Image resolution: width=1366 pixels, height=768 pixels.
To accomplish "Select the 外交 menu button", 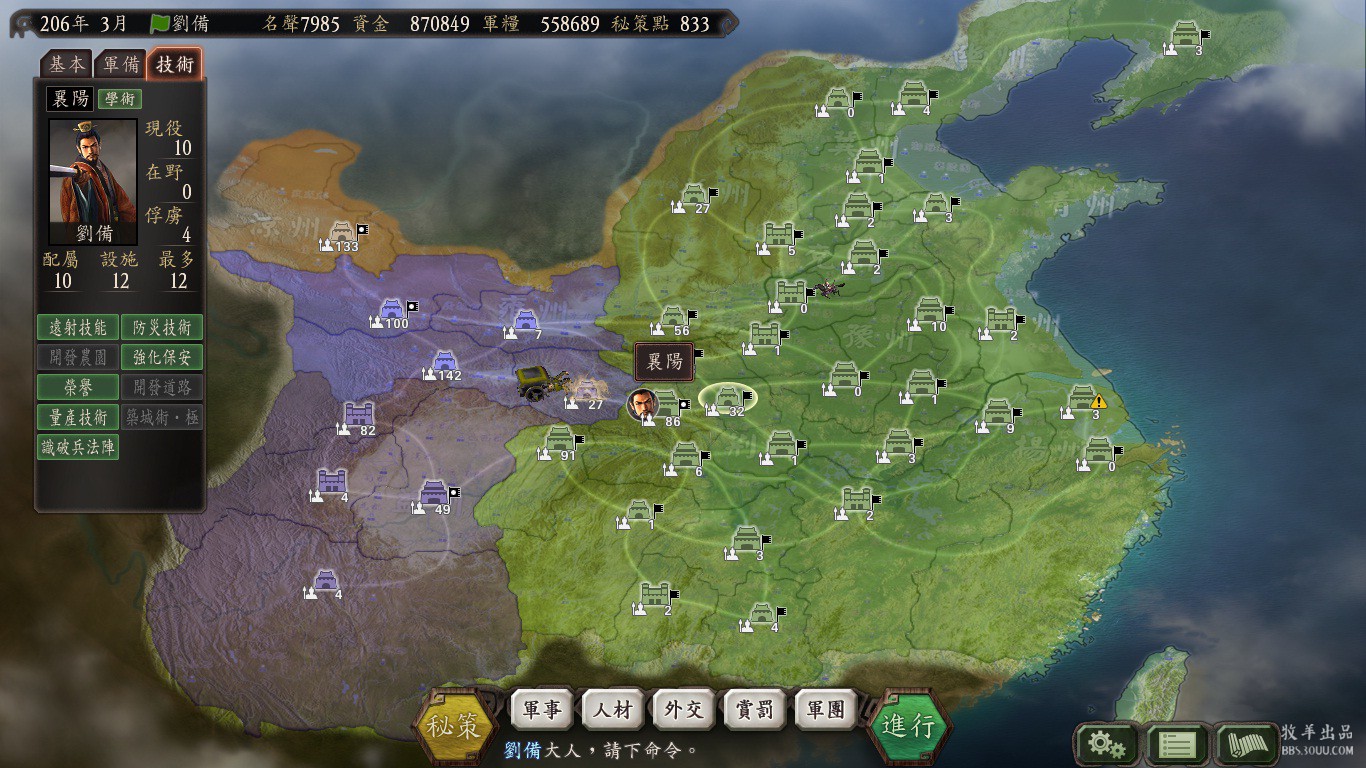I will 683,710.
